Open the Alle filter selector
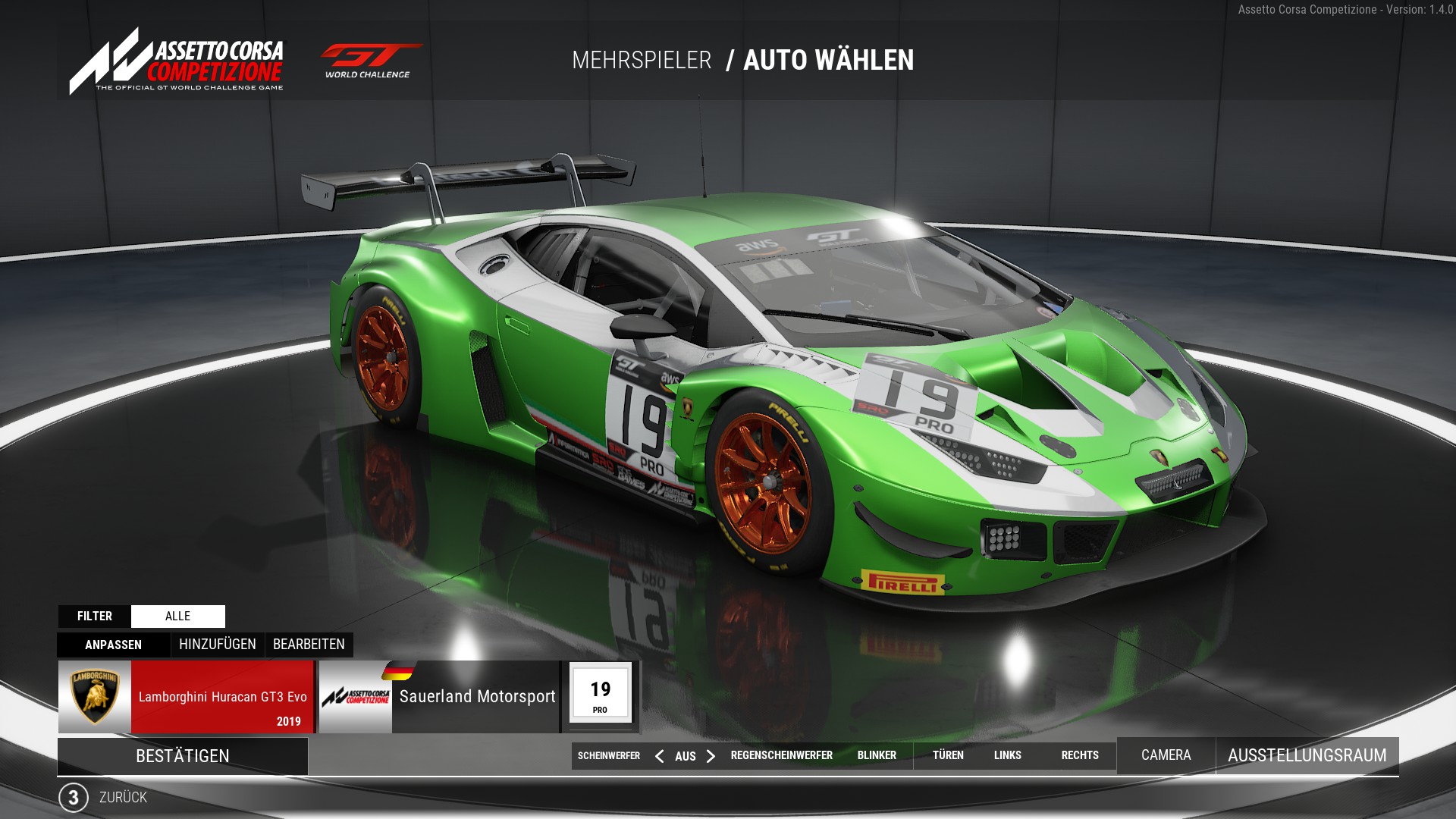Screen dimensions: 1456x819 (x=178, y=616)
